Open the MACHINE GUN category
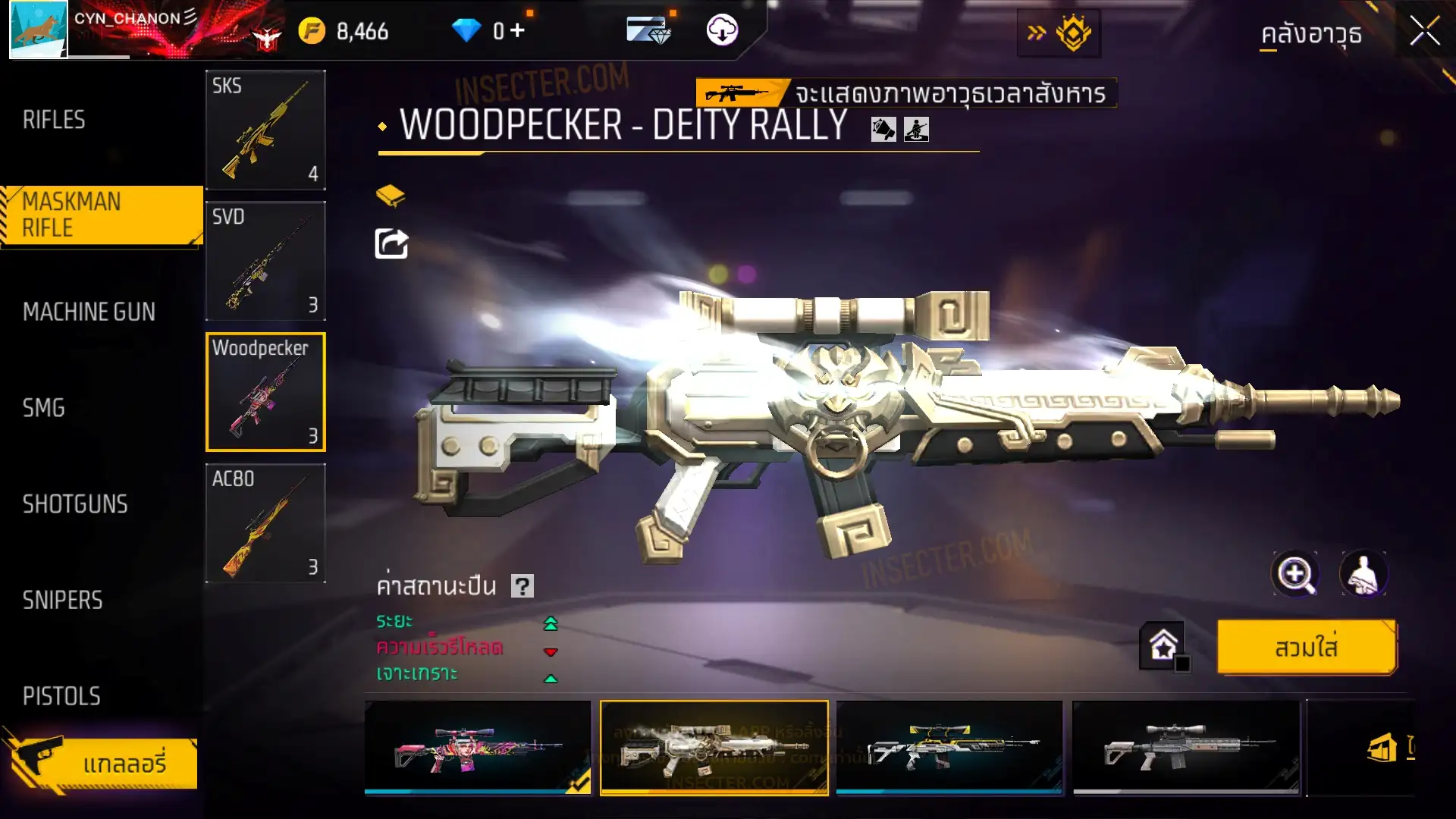 [x=89, y=312]
